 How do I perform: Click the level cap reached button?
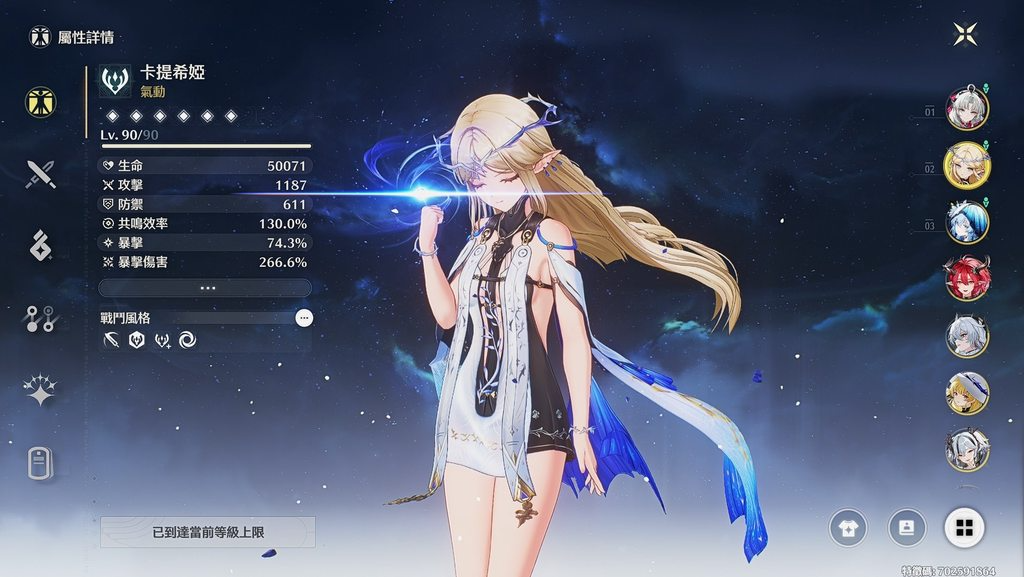(208, 532)
